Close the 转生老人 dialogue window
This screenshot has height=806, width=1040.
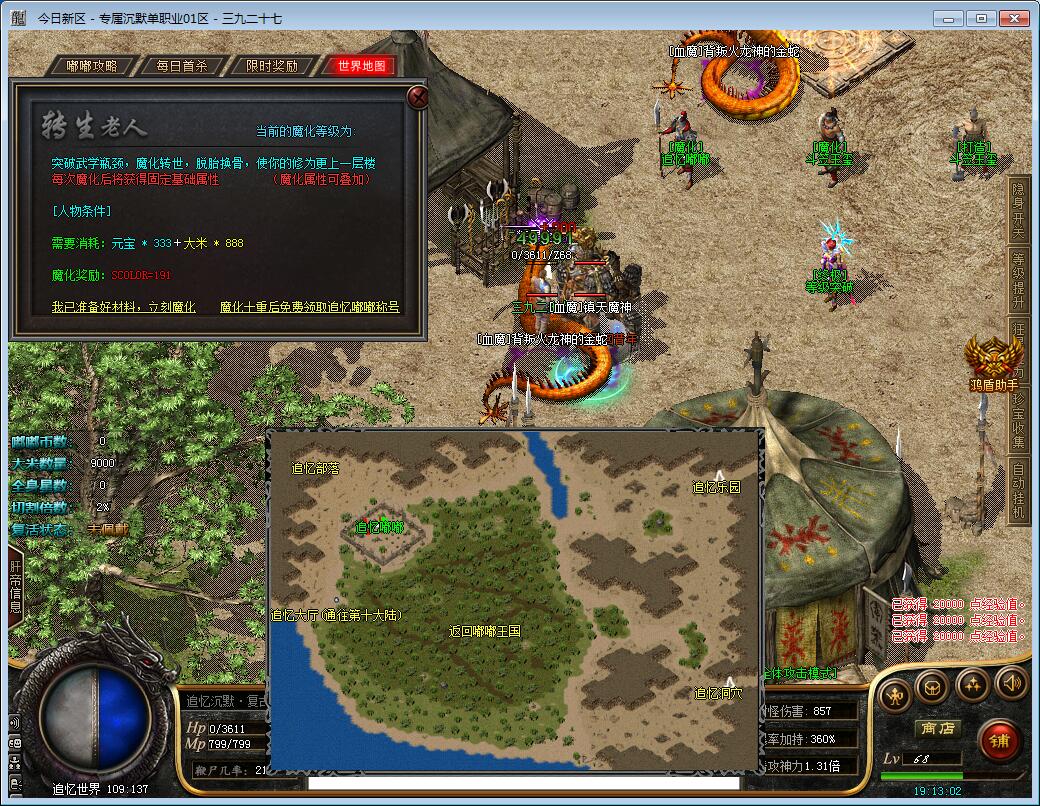419,96
